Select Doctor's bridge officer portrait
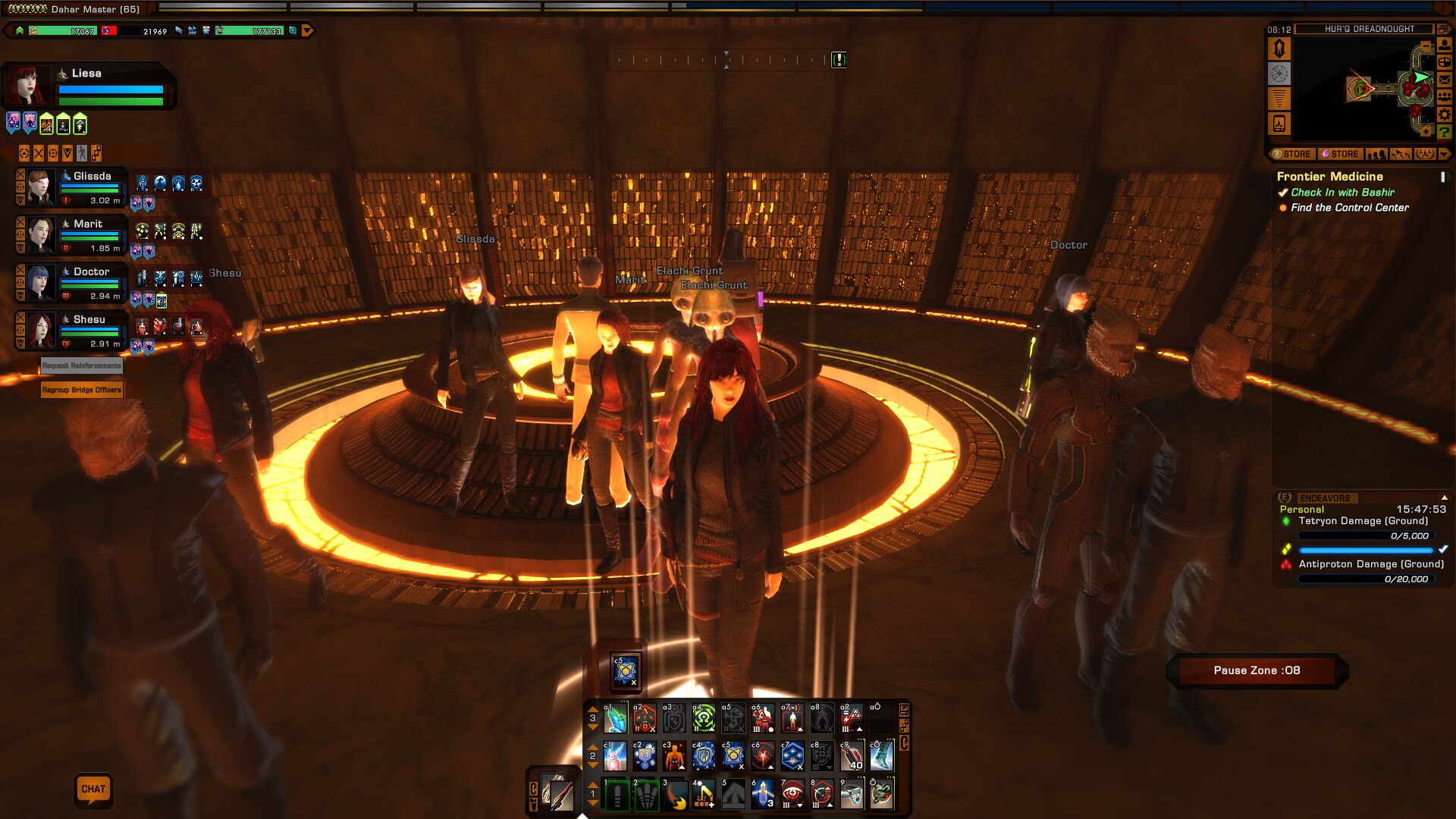 point(40,283)
